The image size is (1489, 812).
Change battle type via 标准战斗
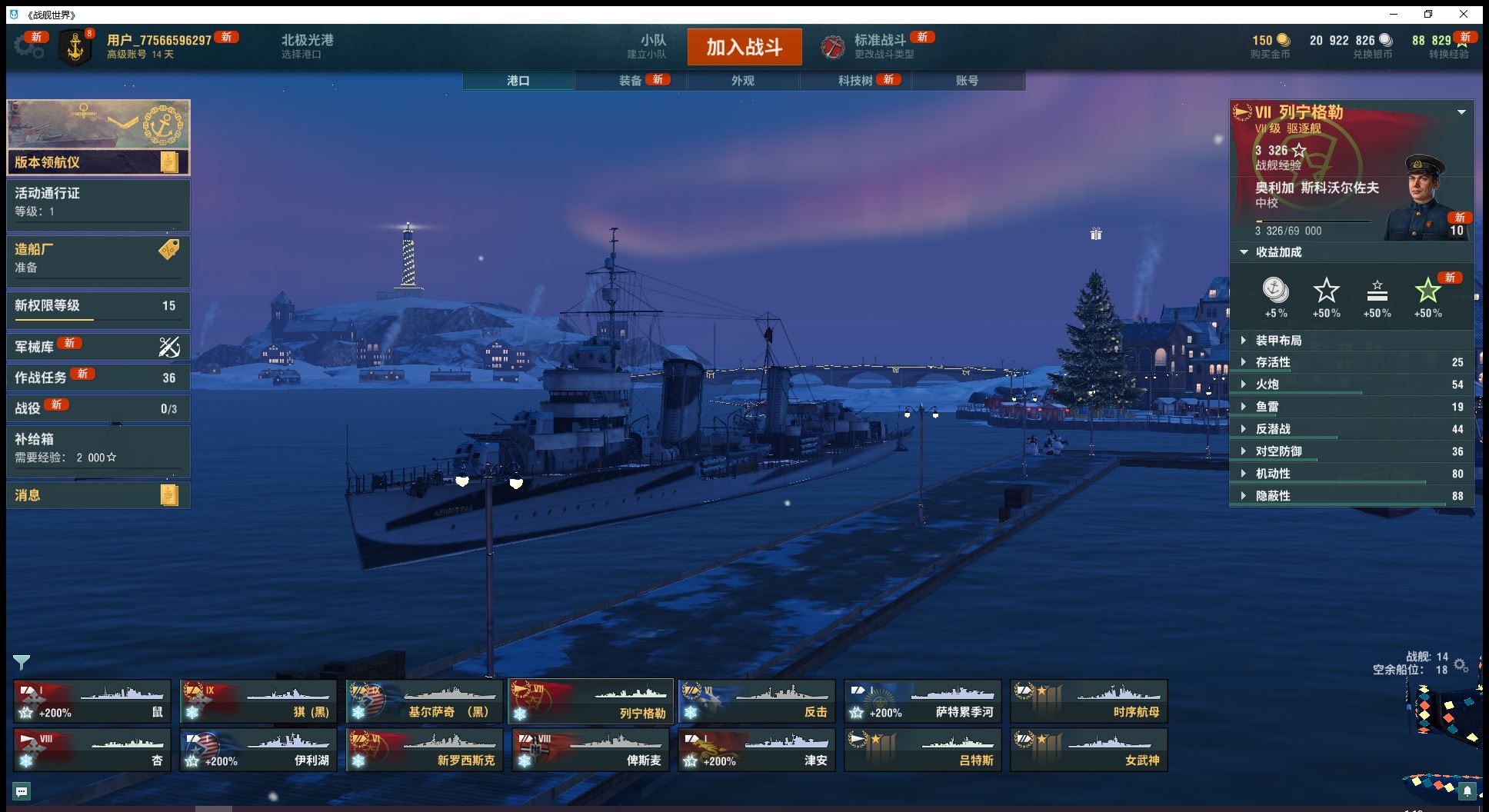(x=879, y=46)
